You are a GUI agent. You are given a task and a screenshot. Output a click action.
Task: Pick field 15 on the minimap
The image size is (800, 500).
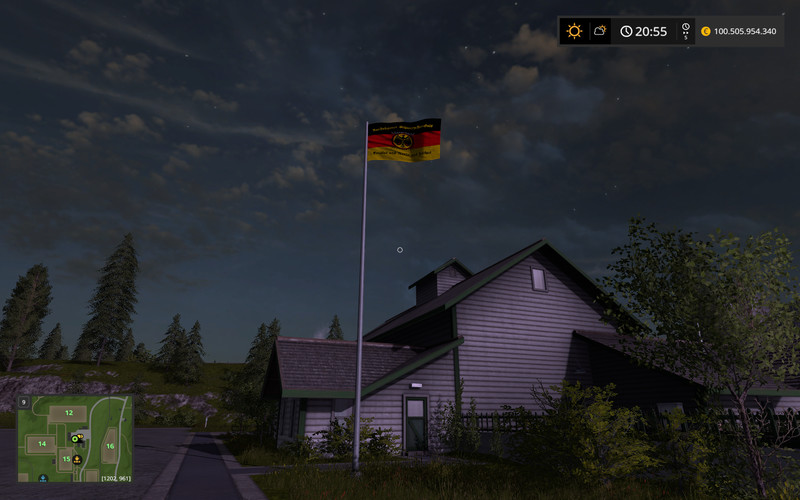[x=66, y=459]
